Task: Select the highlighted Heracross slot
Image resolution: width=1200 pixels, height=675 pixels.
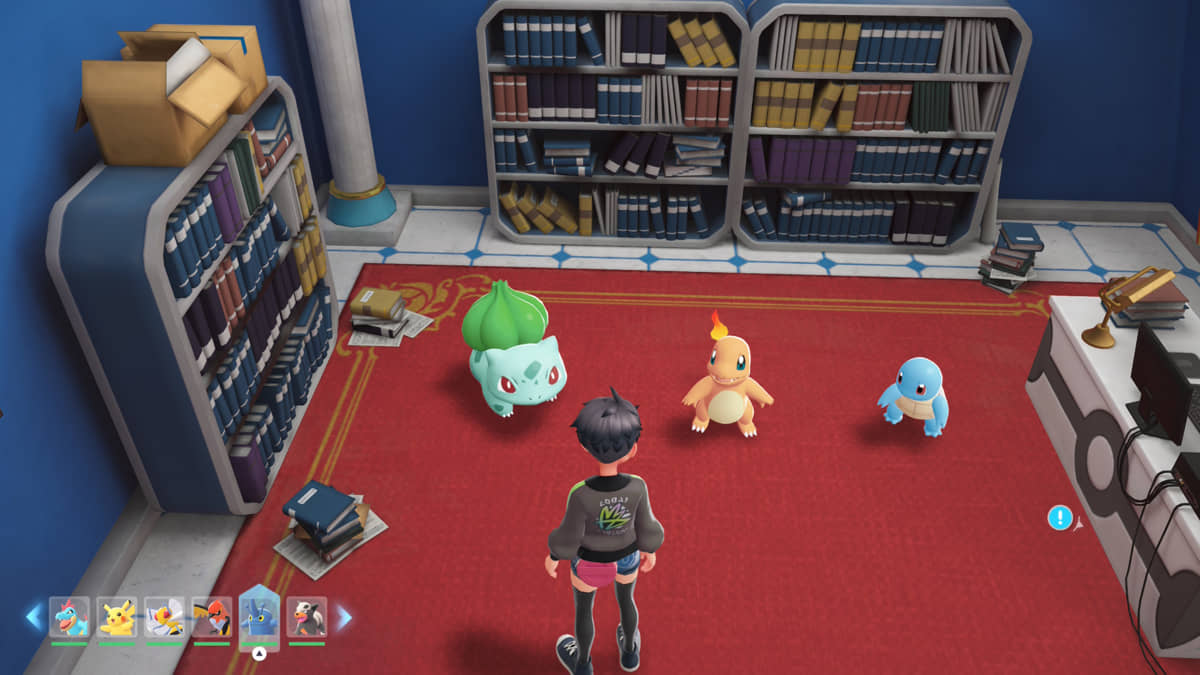Action: click(x=259, y=615)
